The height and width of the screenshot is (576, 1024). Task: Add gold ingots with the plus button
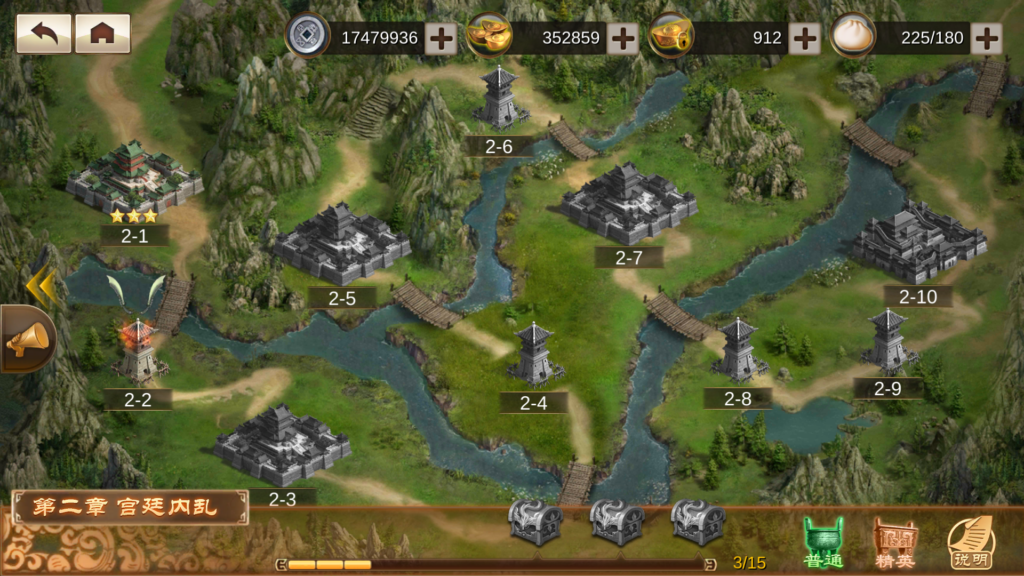point(623,39)
